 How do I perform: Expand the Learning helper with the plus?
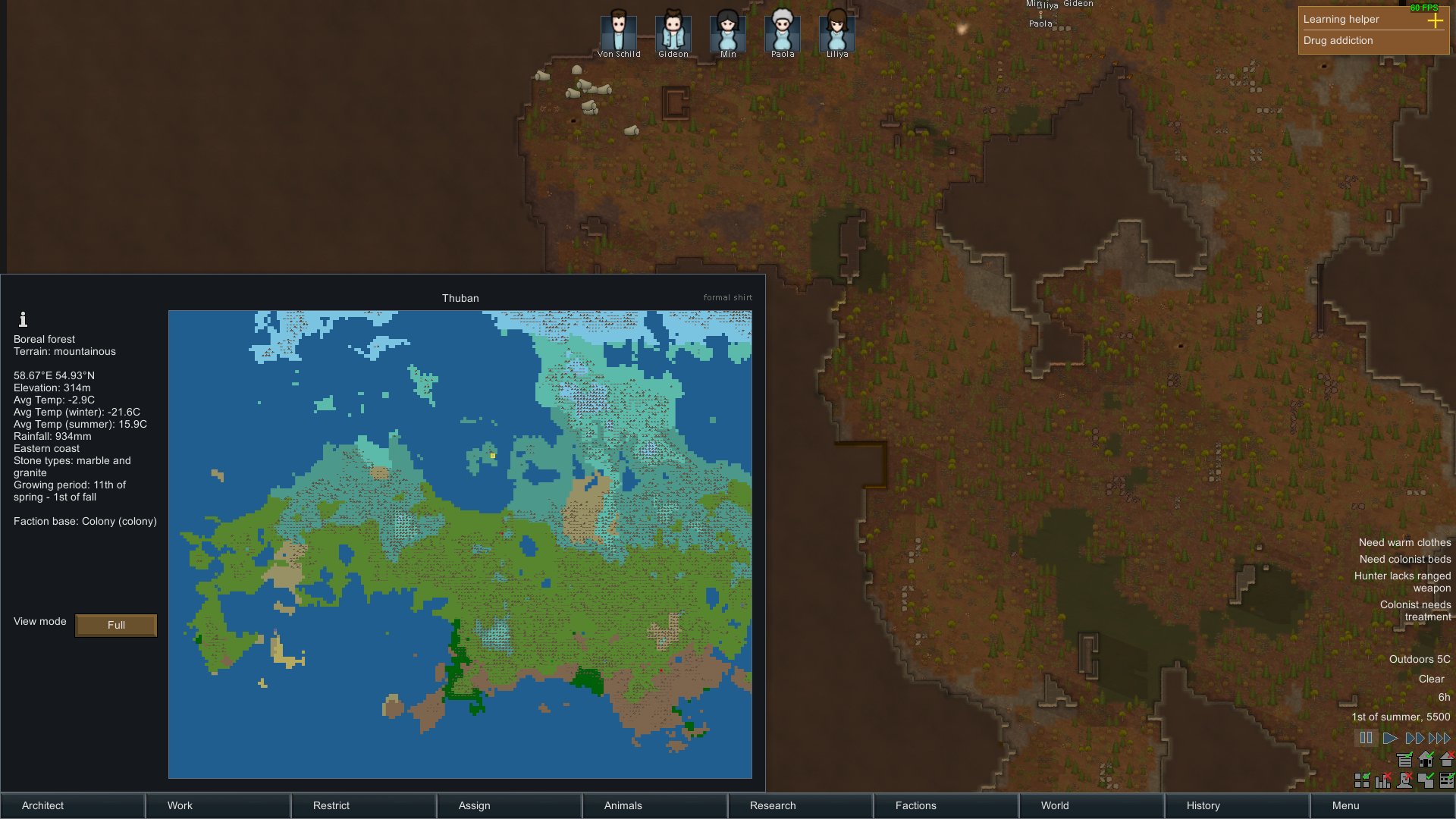point(1437,22)
